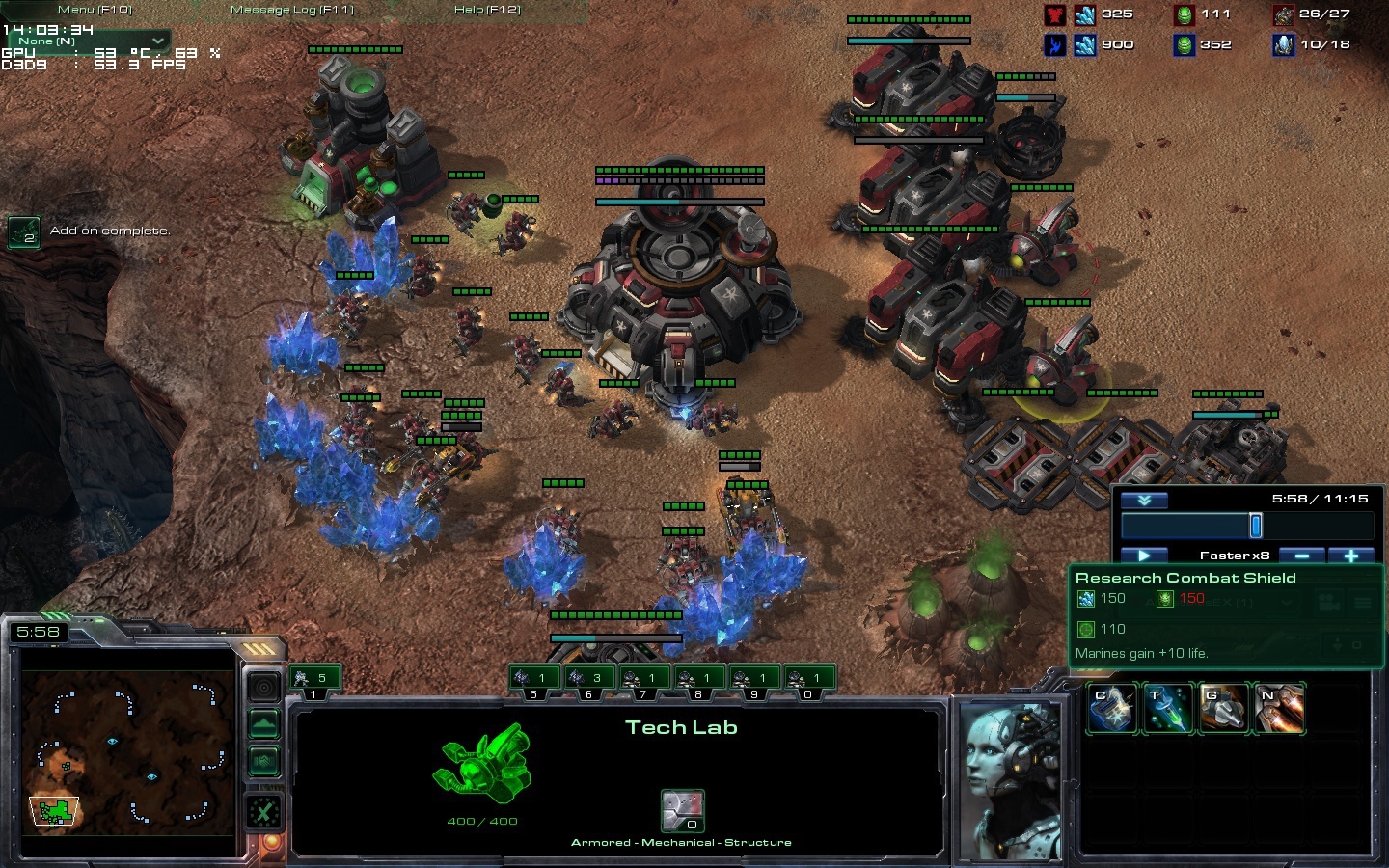This screenshot has height=868, width=1389.
Task: Play the replay with the play button
Action: 1144,556
